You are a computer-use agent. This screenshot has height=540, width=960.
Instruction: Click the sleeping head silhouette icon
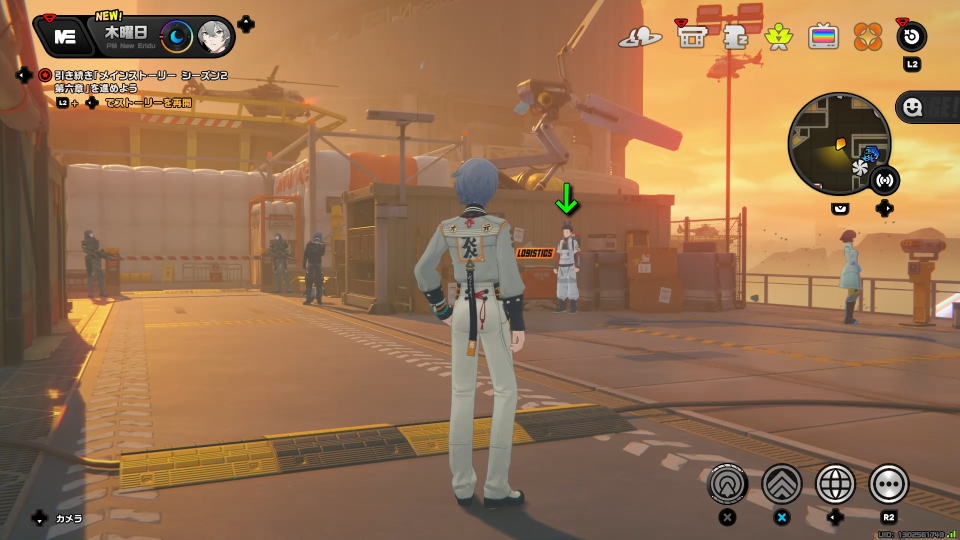pyautogui.click(x=735, y=37)
